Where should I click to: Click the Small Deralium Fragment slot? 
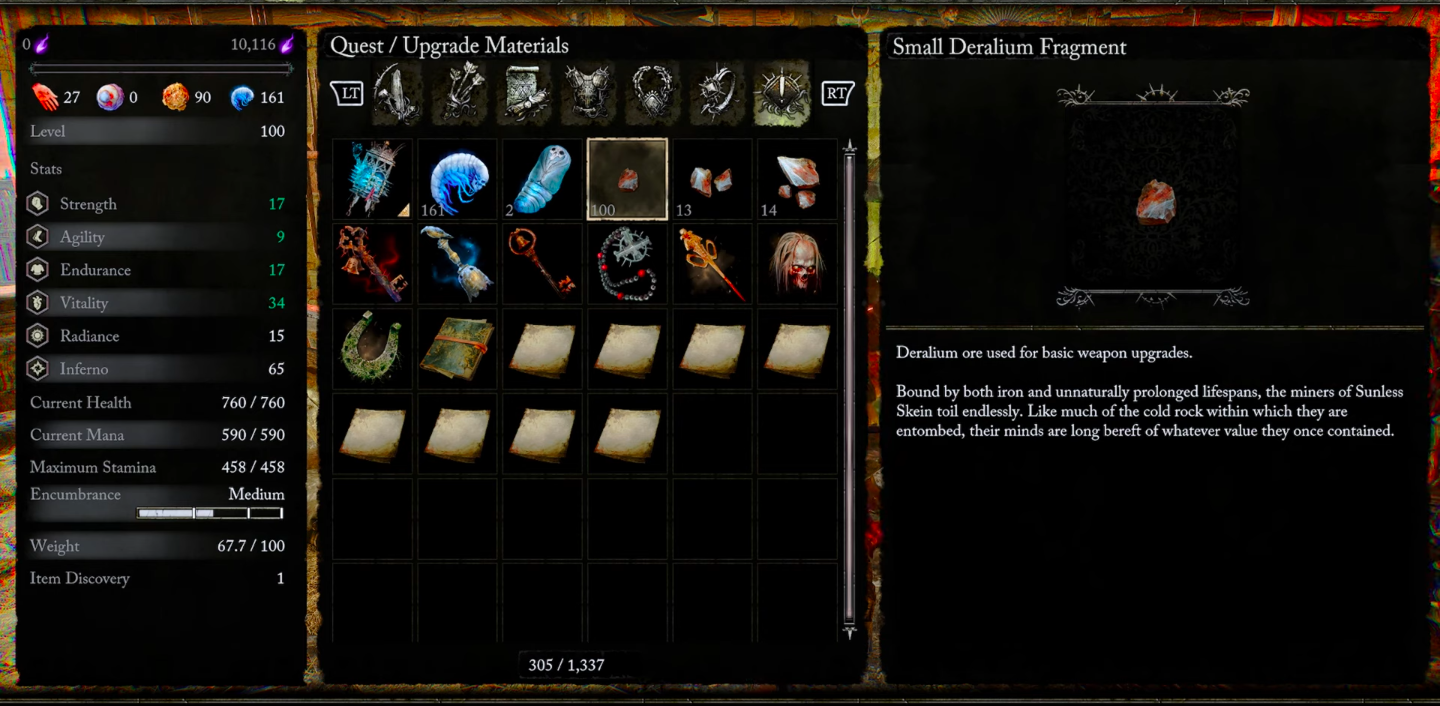627,179
